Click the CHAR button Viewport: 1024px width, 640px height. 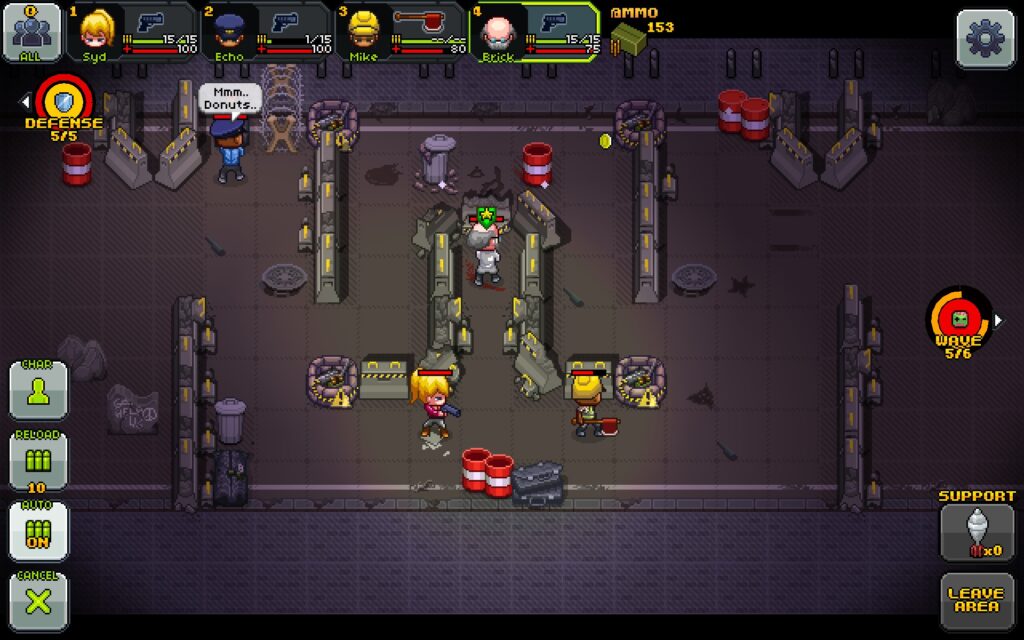pos(39,390)
